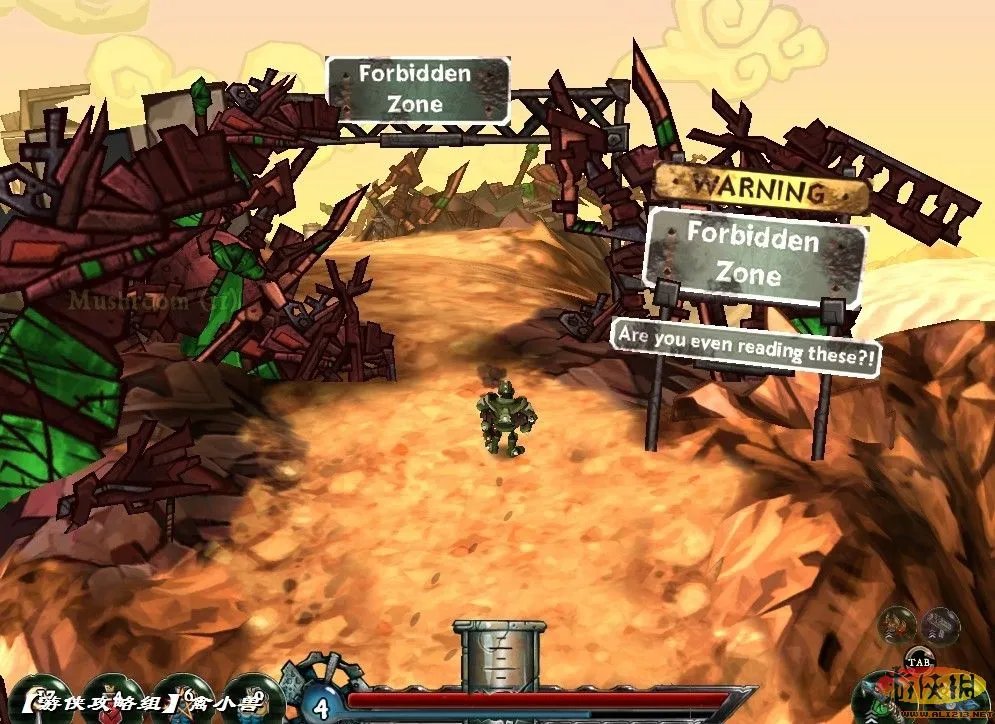
Task: Activate the gray round skill icon with chevrons
Action: click(940, 626)
